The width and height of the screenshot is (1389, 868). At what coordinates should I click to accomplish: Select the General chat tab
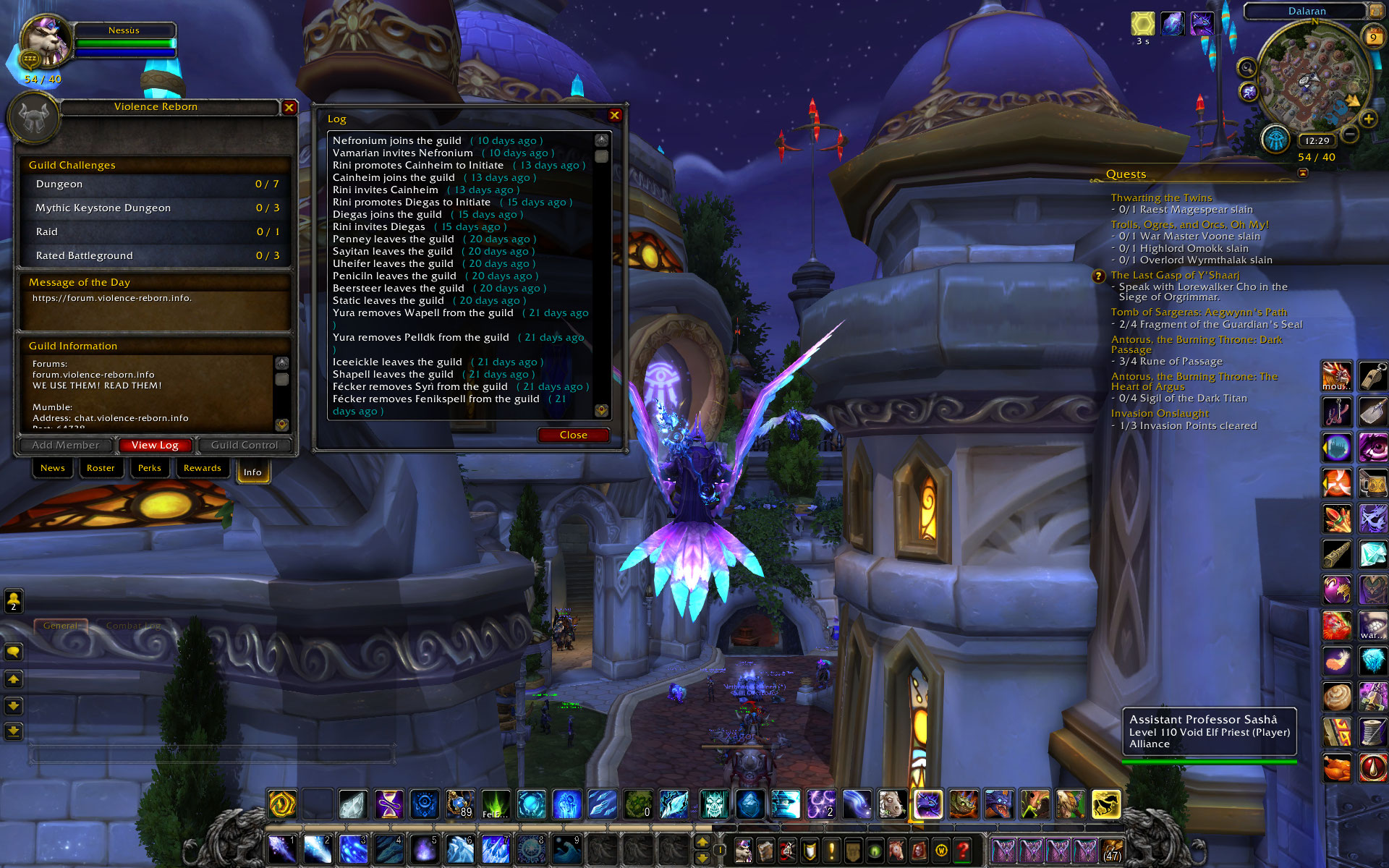(60, 626)
